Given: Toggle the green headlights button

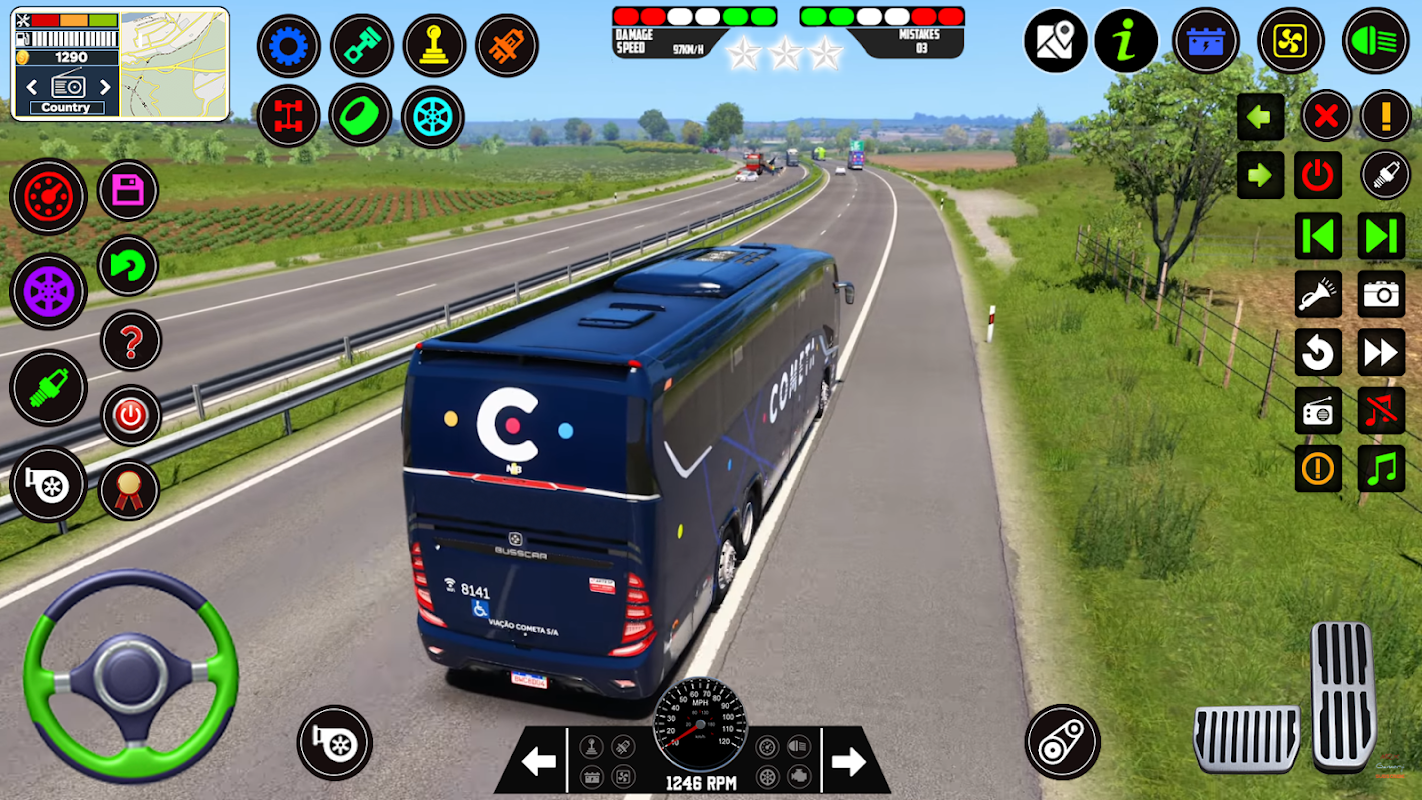Looking at the screenshot, I should [x=1375, y=41].
